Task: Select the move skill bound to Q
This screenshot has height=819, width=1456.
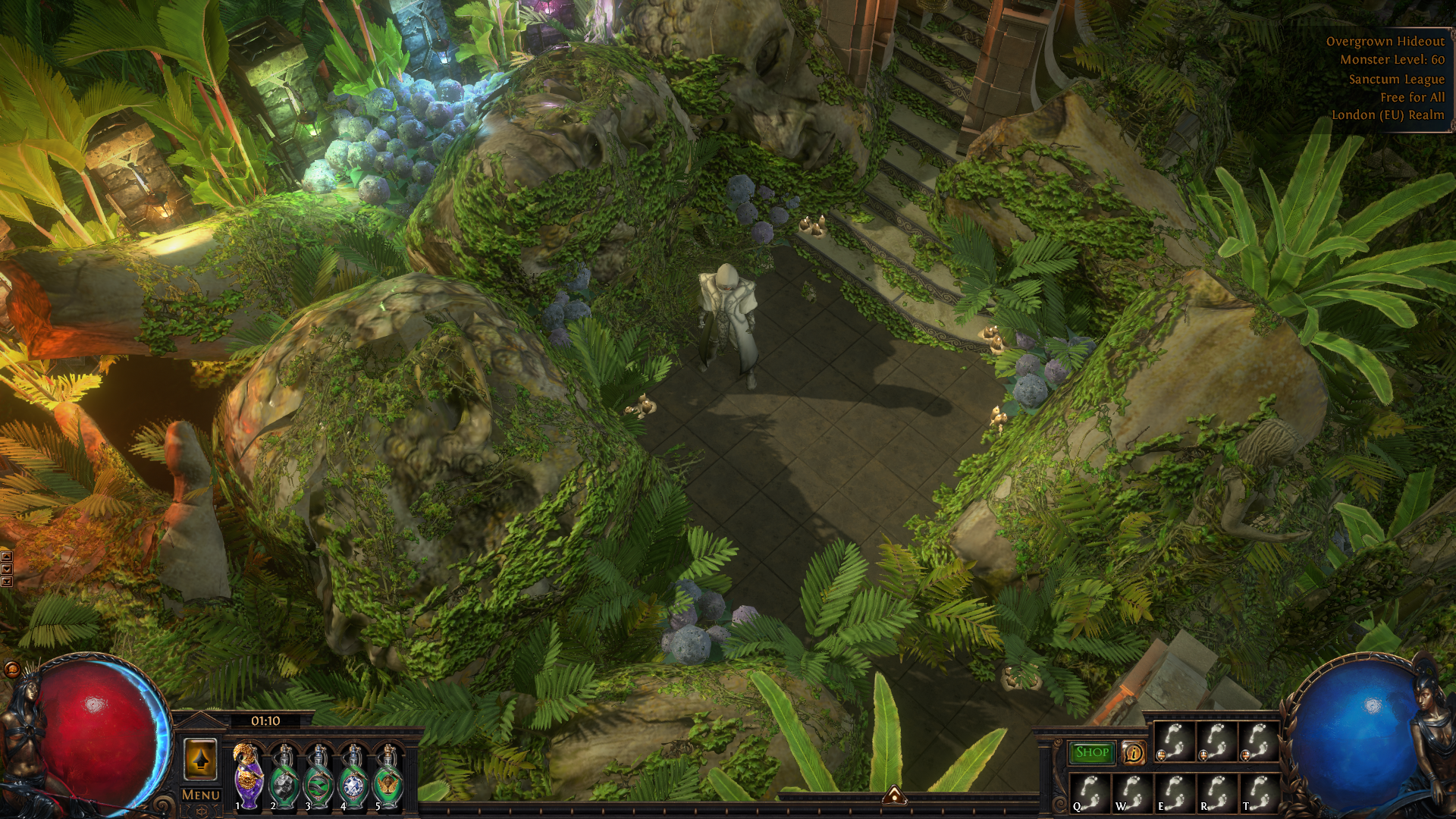Action: [x=1090, y=793]
